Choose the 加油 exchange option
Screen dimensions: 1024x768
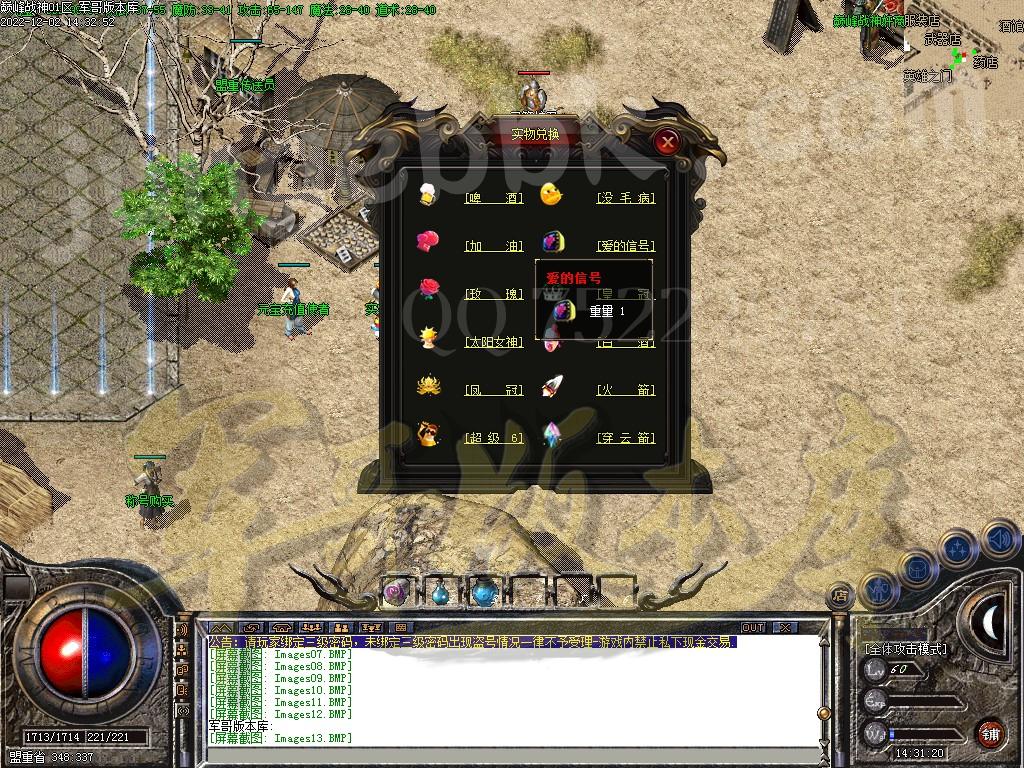click(495, 246)
